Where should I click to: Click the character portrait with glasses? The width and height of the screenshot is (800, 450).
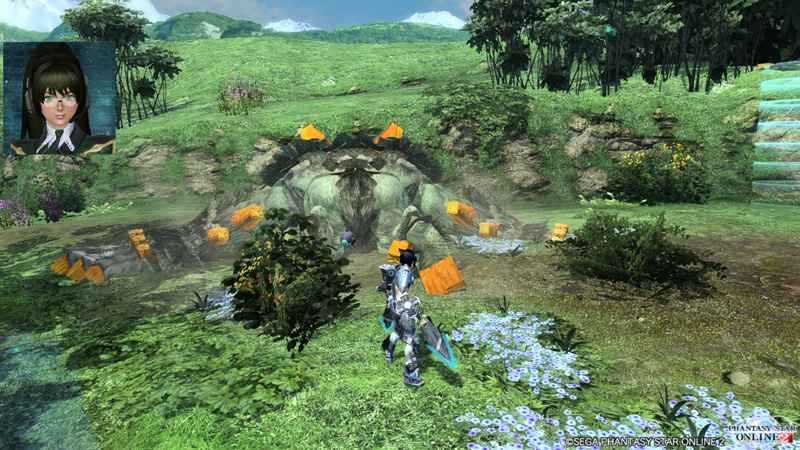59,98
